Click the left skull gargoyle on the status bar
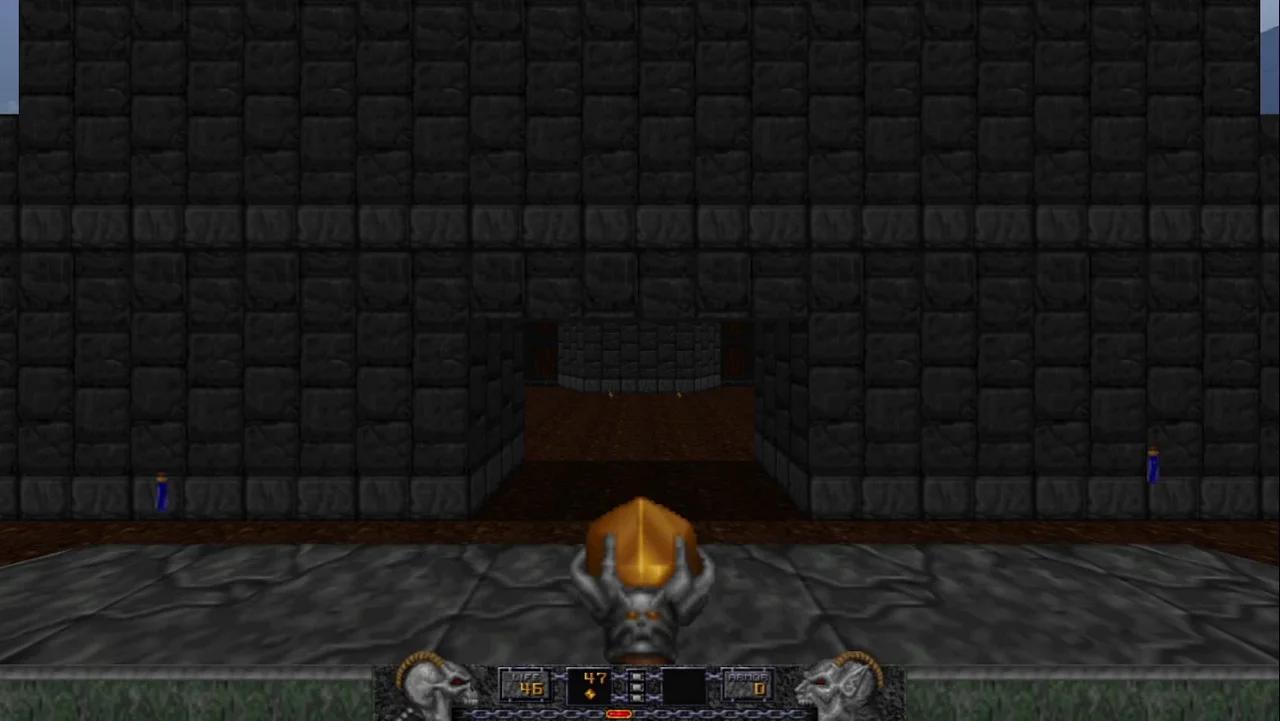Image resolution: width=1280 pixels, height=721 pixels. pos(437,690)
